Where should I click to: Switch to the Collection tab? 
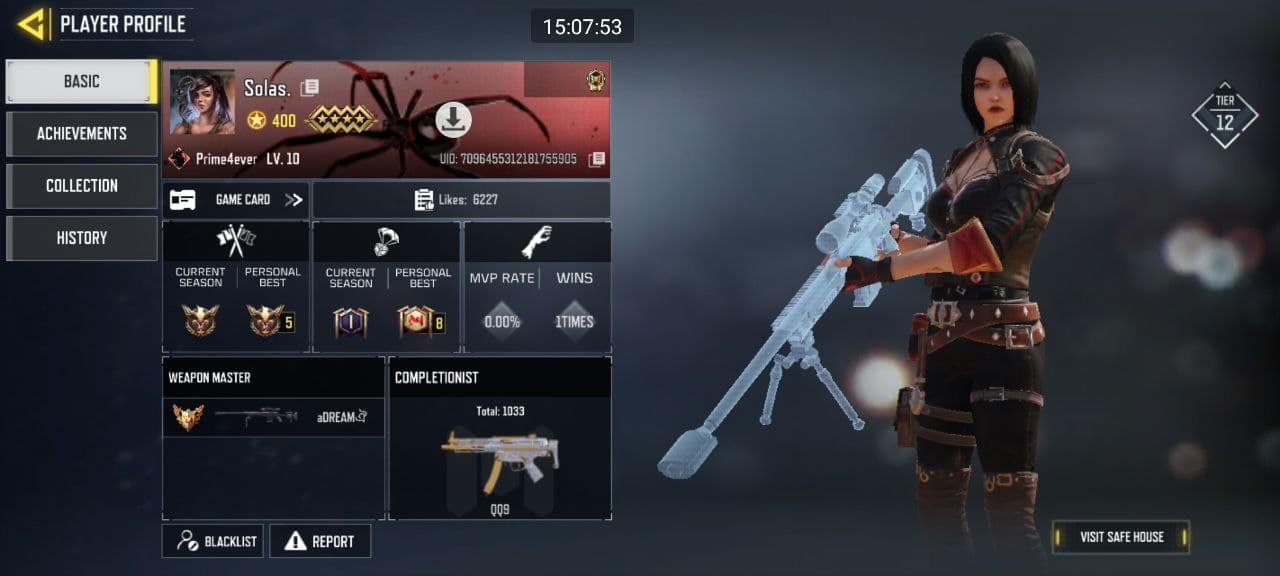coord(81,186)
